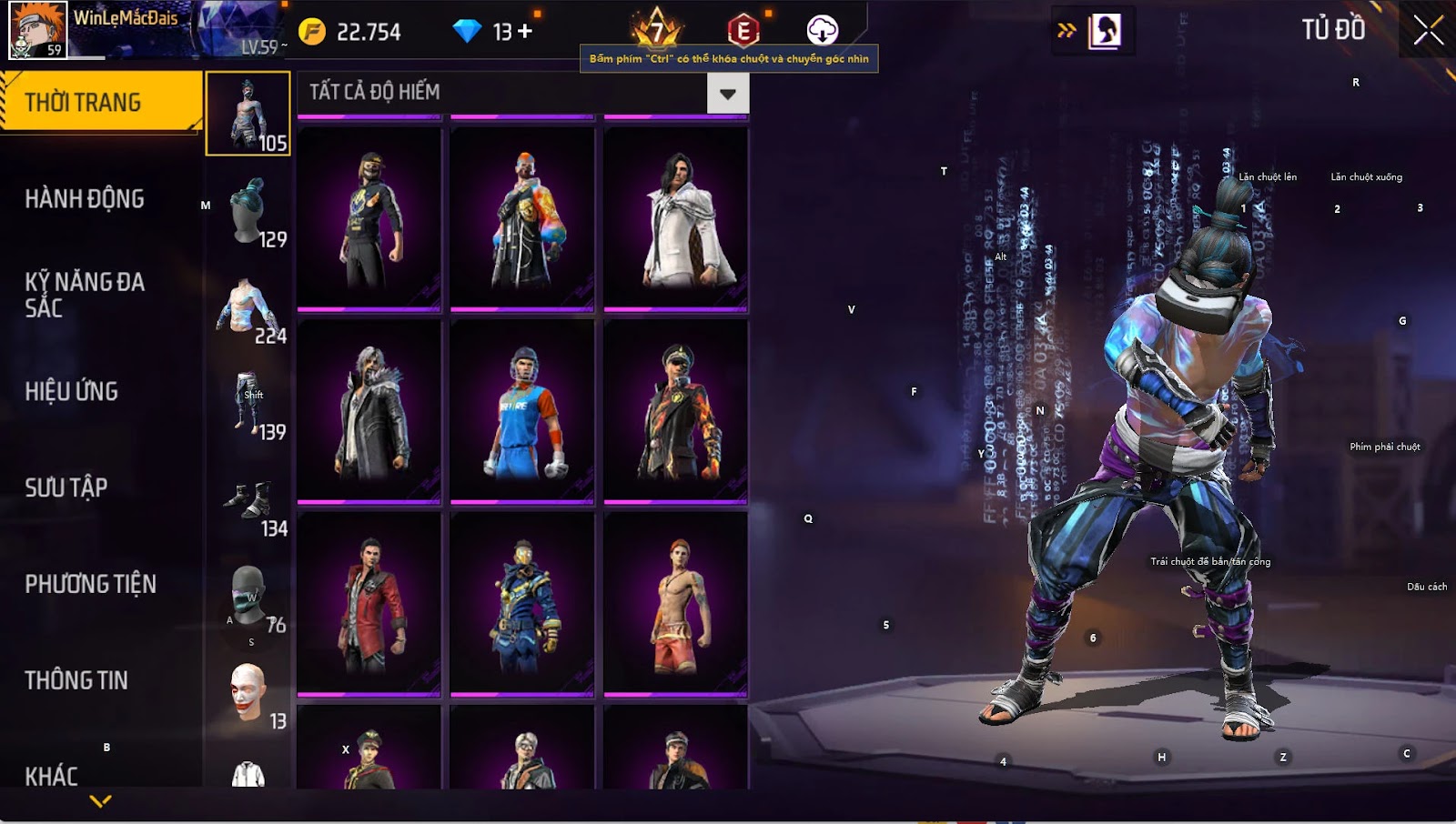
Task: Open the Thời Trang category
Action: [100, 102]
